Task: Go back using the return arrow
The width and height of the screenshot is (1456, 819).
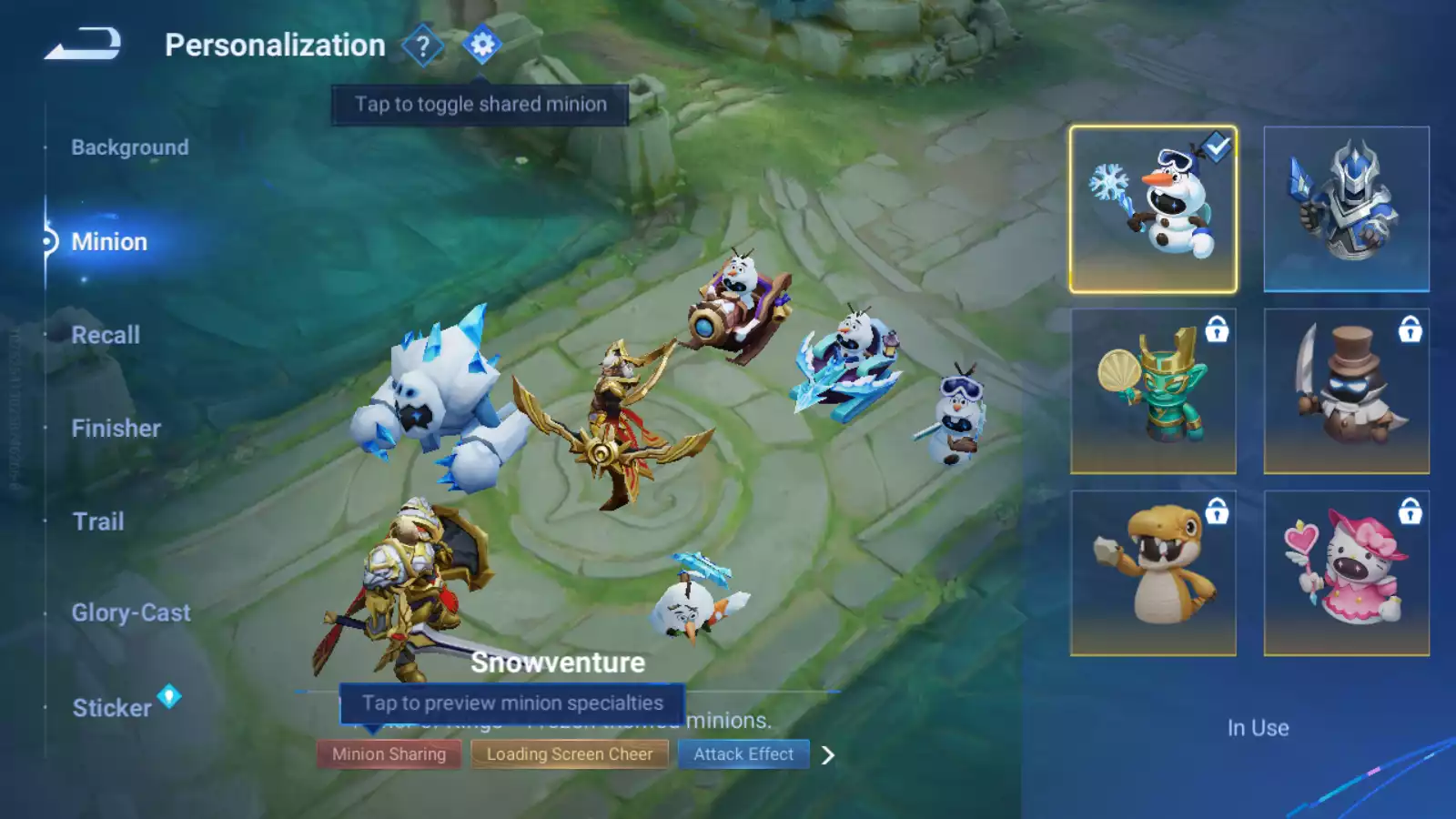Action: pos(83,44)
